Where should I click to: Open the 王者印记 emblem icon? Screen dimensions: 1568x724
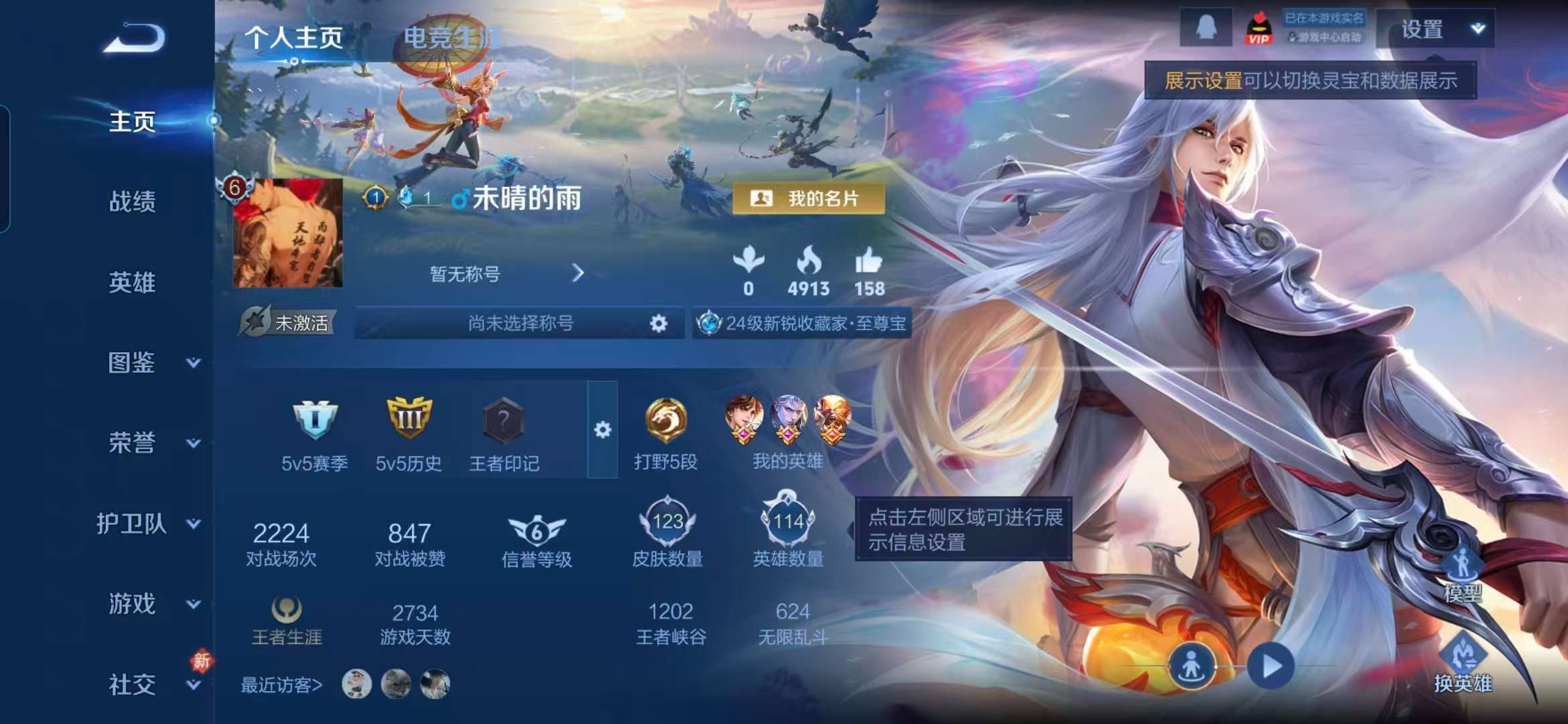(503, 421)
